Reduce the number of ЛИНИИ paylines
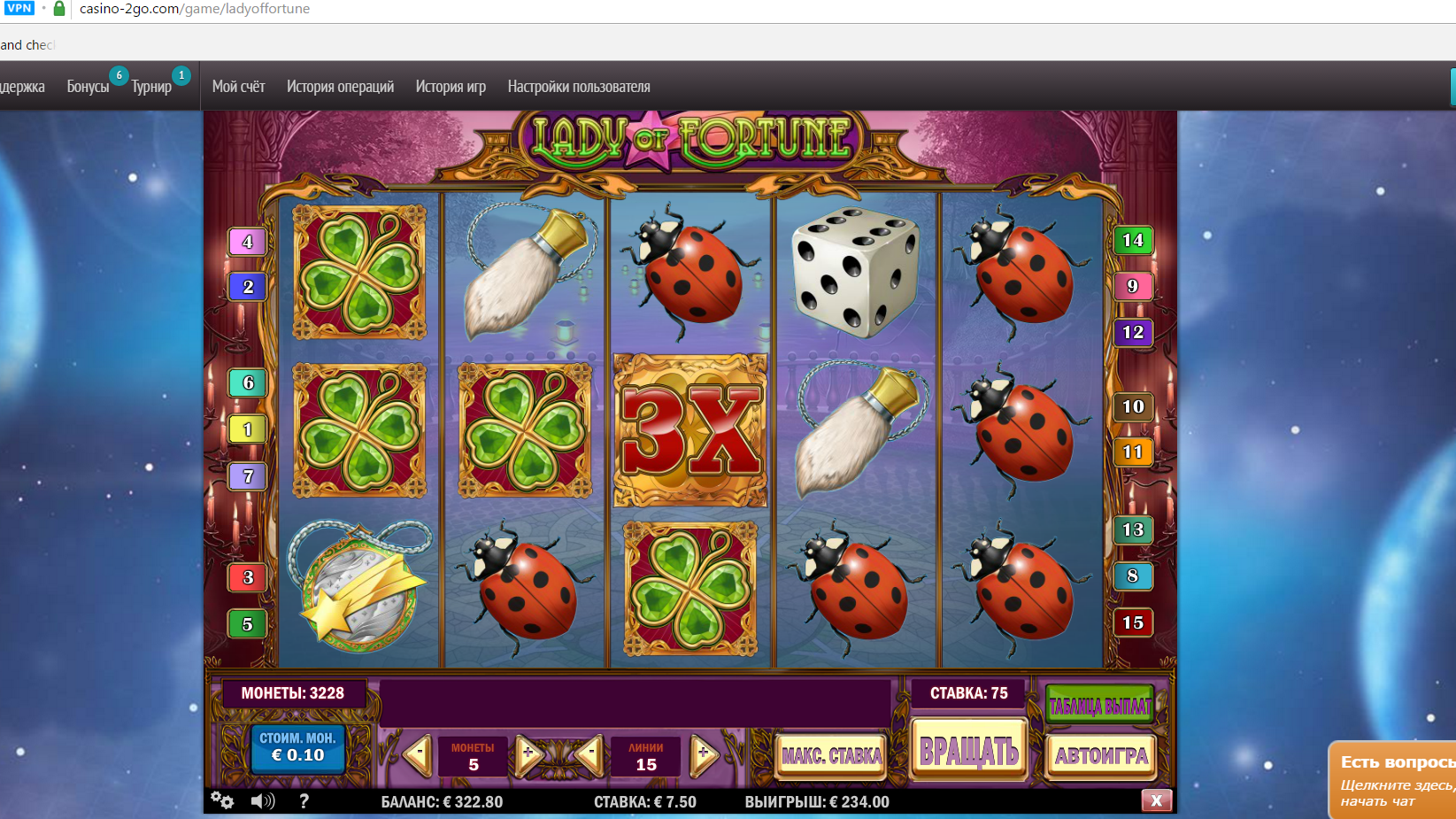The width and height of the screenshot is (1456, 819). pos(590,755)
